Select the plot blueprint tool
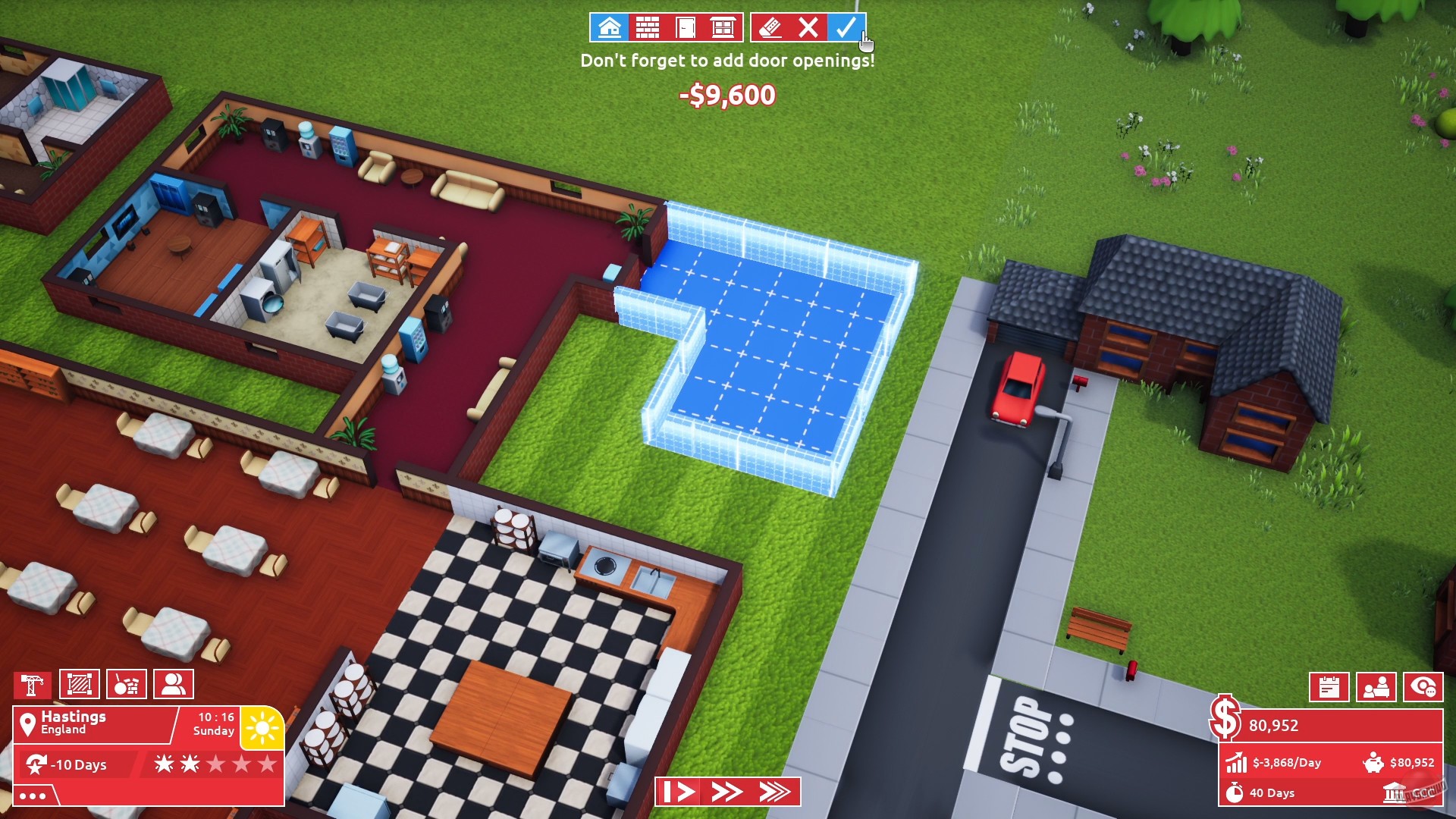Viewport: 1456px width, 819px height. point(80,683)
